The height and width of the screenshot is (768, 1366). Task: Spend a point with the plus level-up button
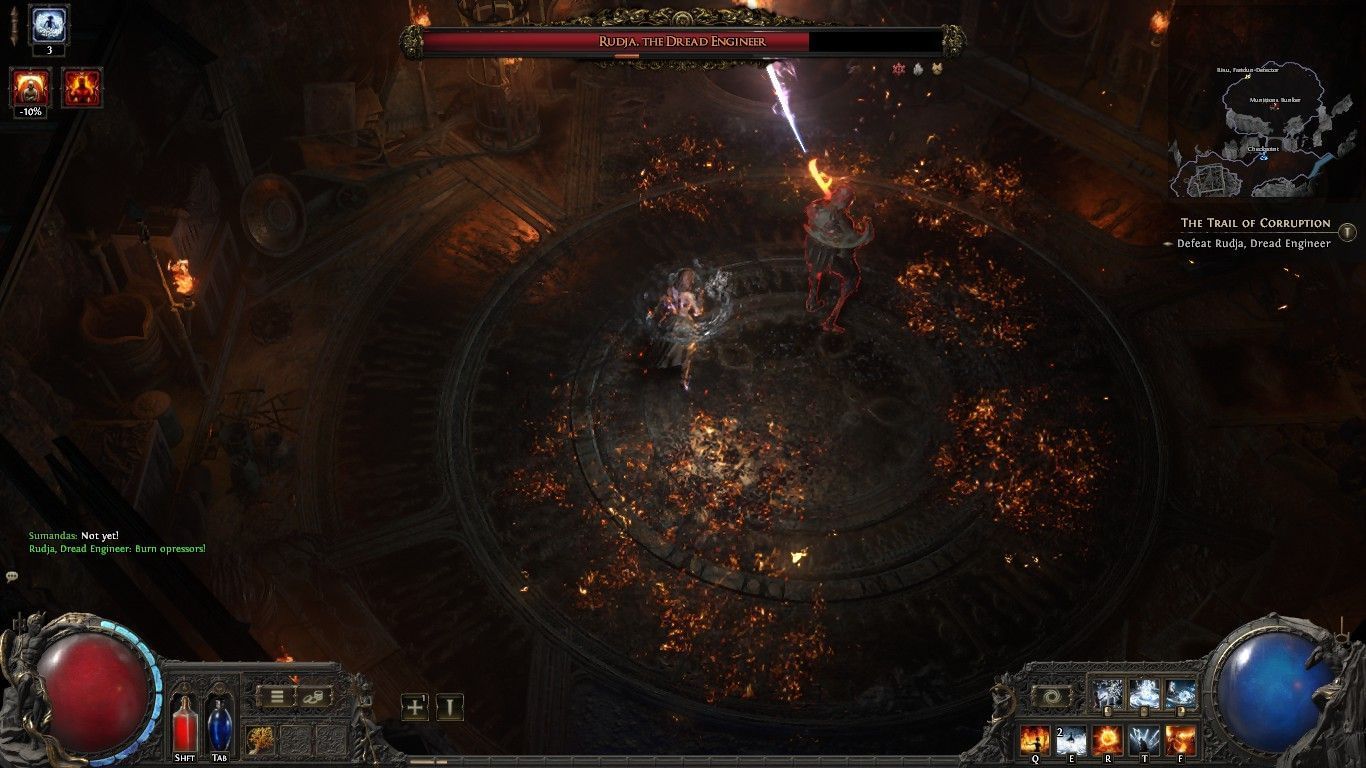[x=415, y=707]
